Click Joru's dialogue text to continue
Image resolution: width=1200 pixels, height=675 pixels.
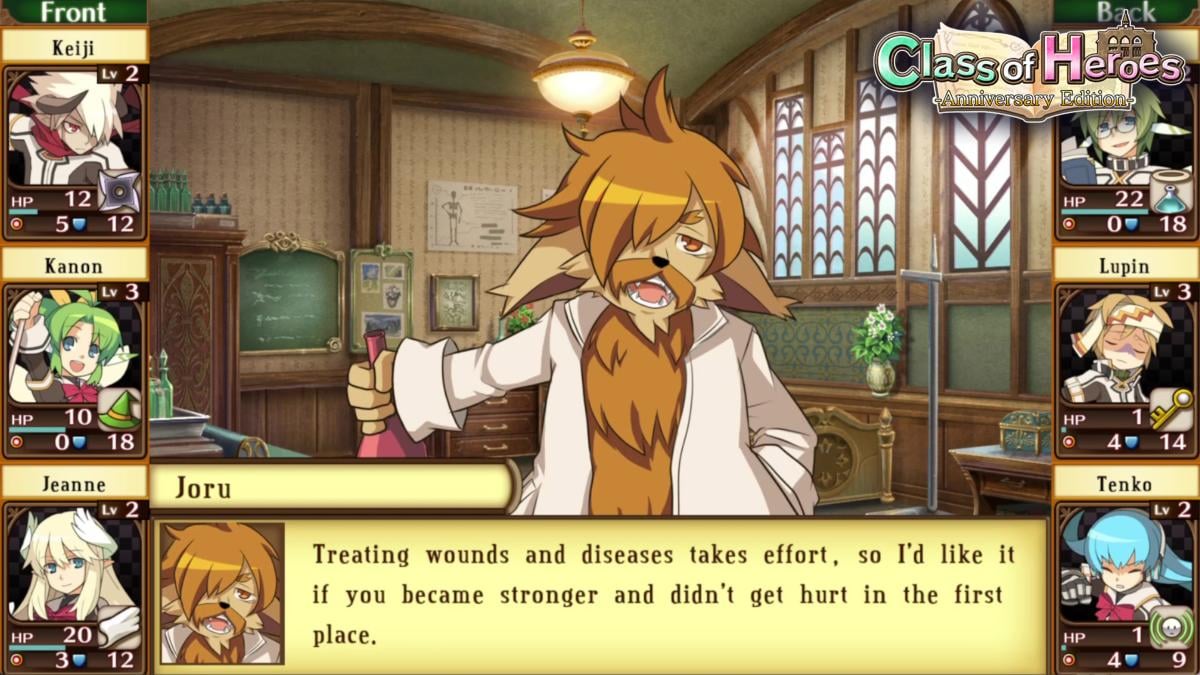coord(660,595)
